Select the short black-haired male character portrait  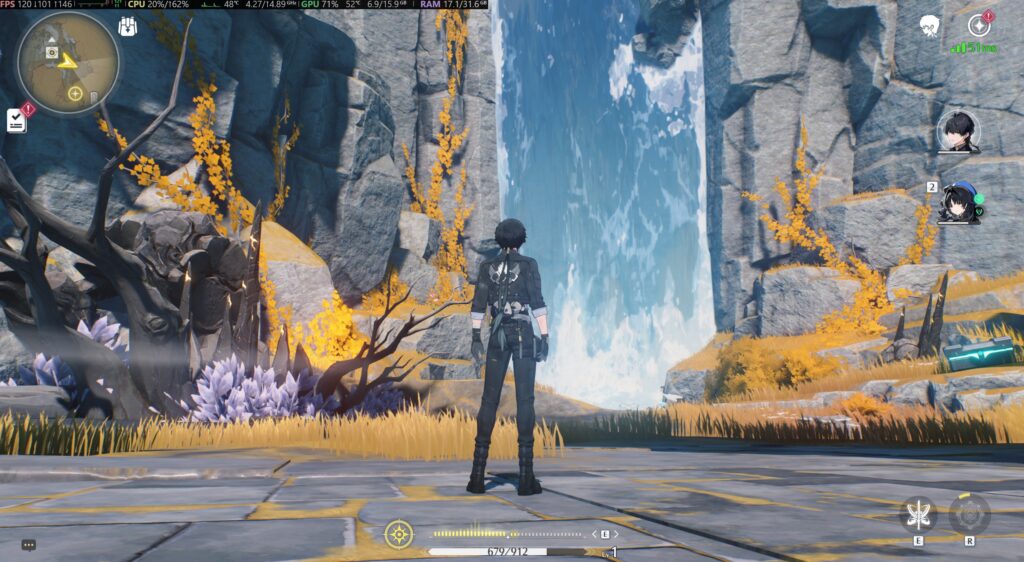(958, 132)
